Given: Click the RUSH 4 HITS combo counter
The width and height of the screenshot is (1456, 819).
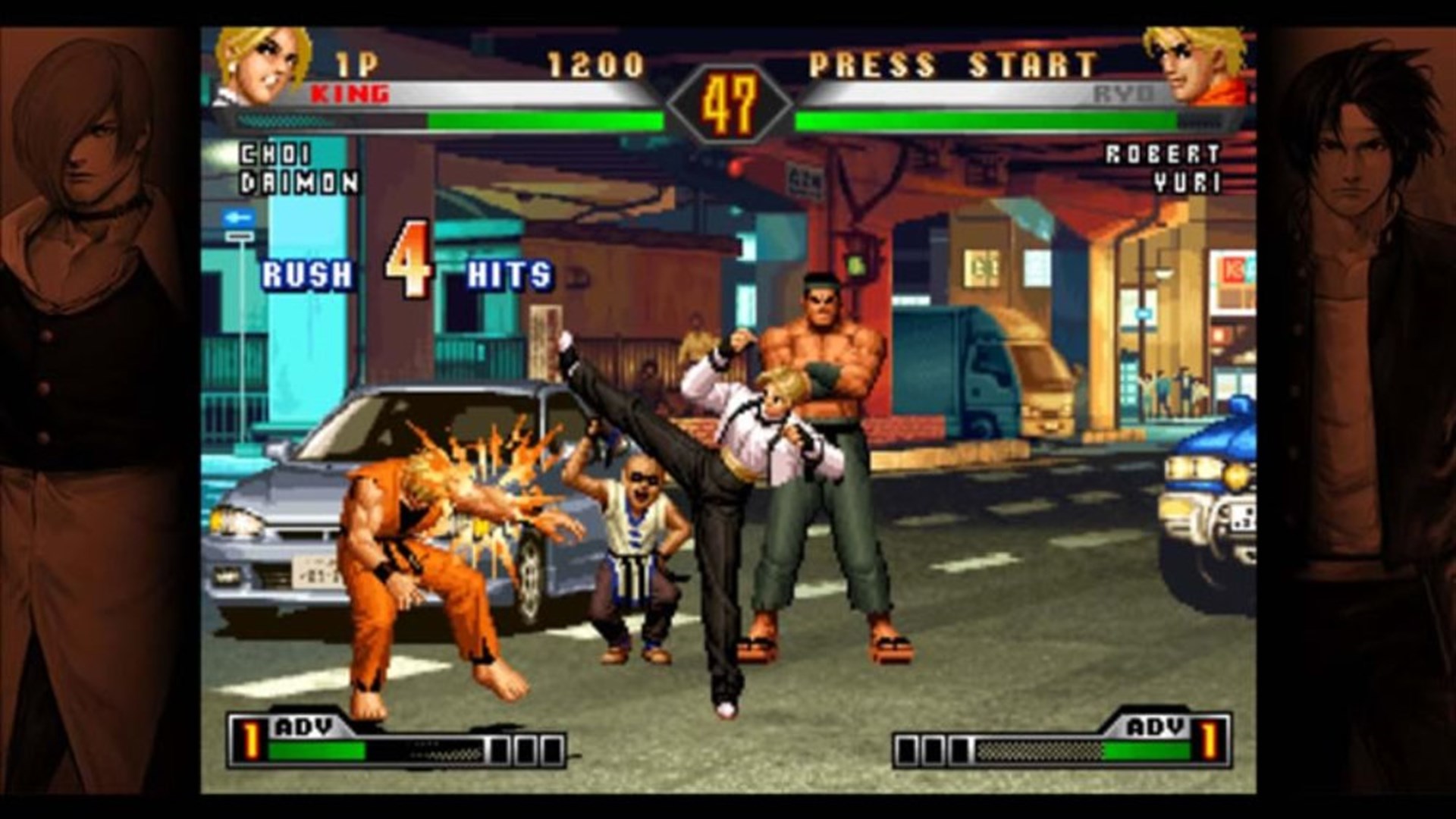Looking at the screenshot, I should pos(402,273).
